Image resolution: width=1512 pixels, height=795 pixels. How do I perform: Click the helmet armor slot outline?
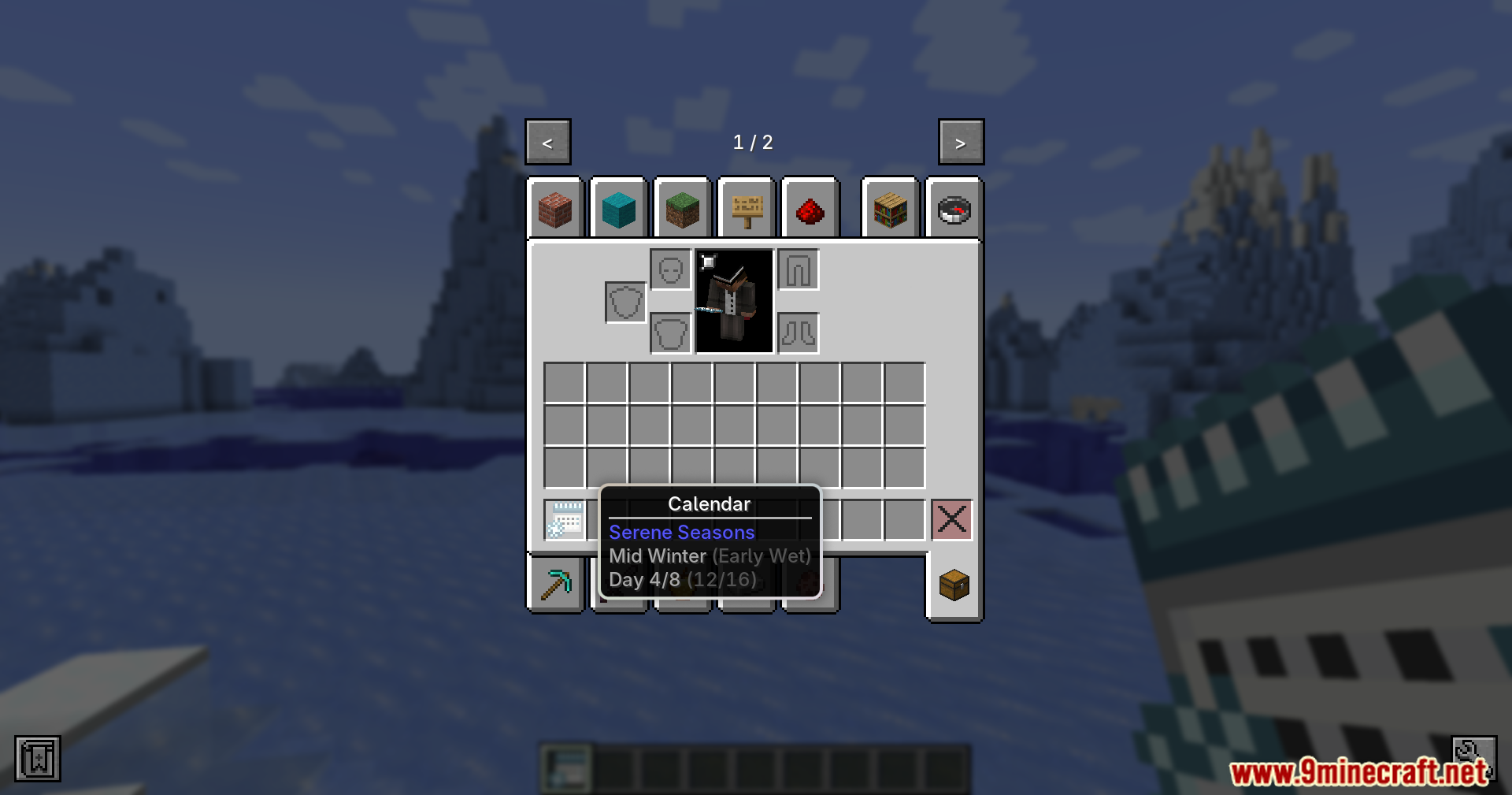coord(670,269)
